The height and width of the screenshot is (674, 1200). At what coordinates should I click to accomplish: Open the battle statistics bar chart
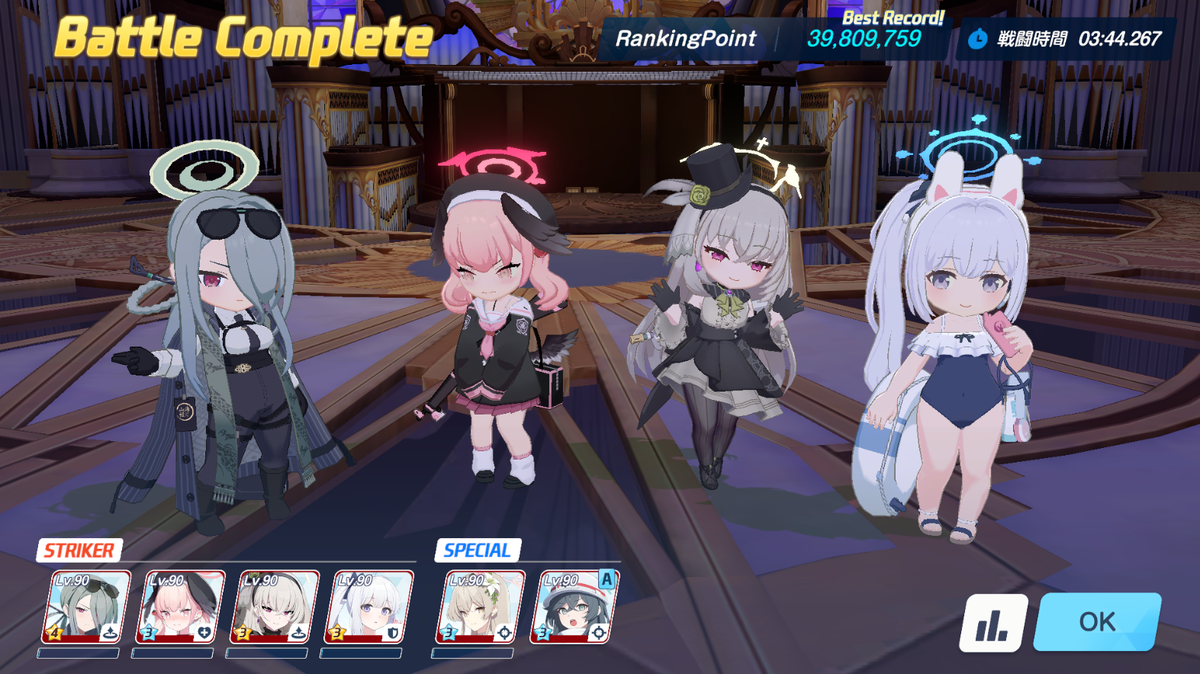click(x=993, y=624)
